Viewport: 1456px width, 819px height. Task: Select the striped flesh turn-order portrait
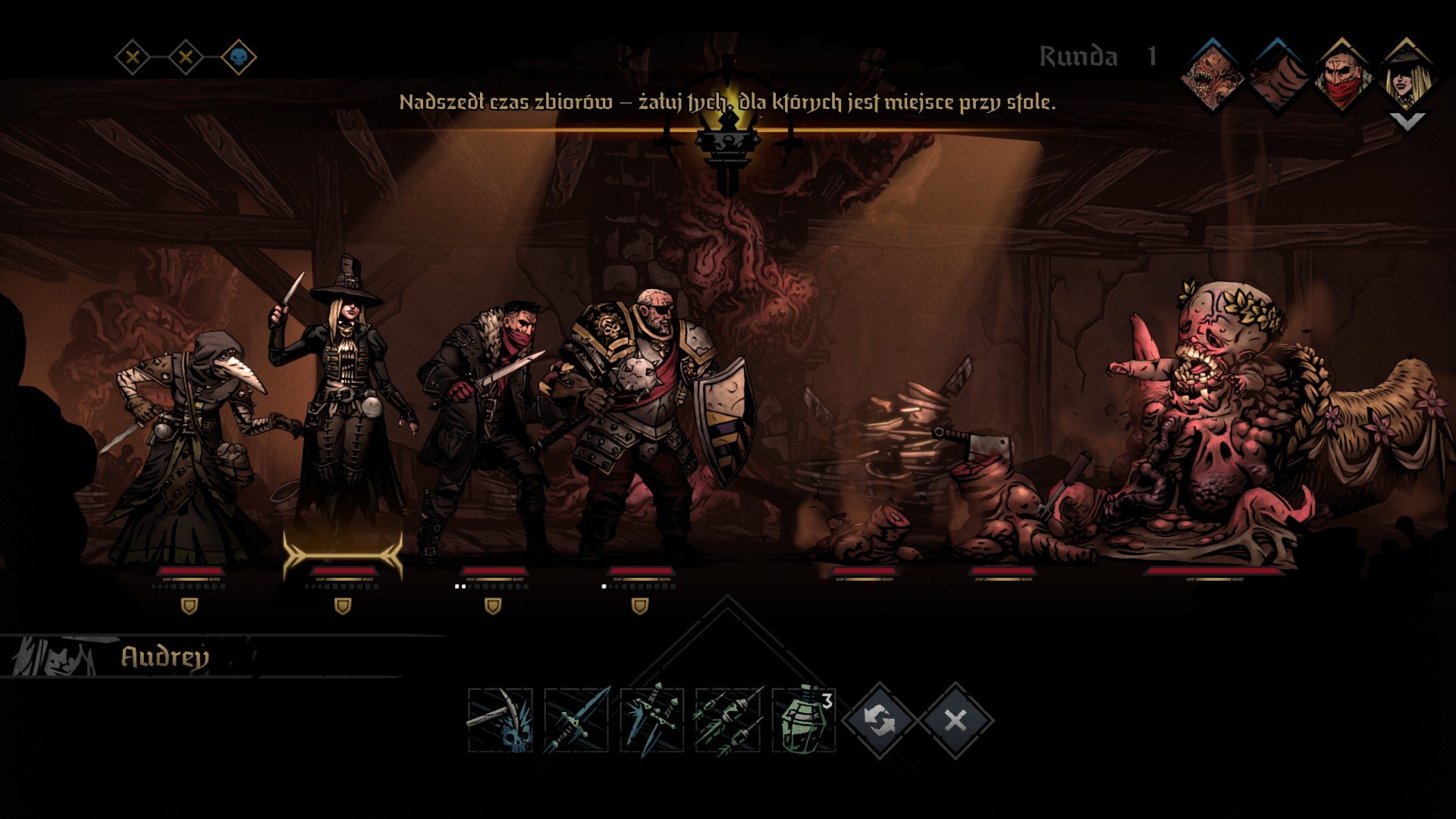(x=1278, y=77)
